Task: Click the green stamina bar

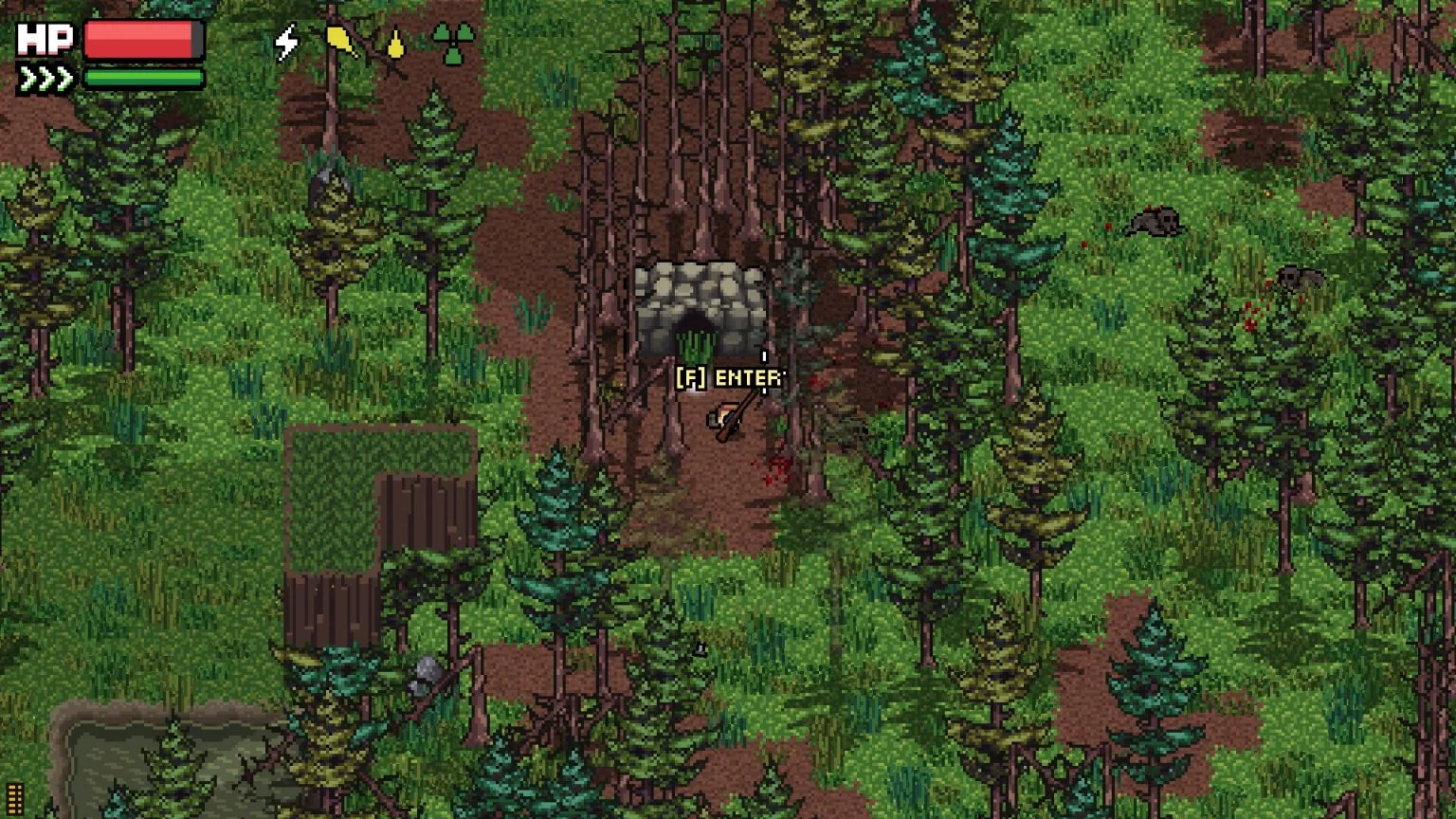Action: click(x=142, y=78)
